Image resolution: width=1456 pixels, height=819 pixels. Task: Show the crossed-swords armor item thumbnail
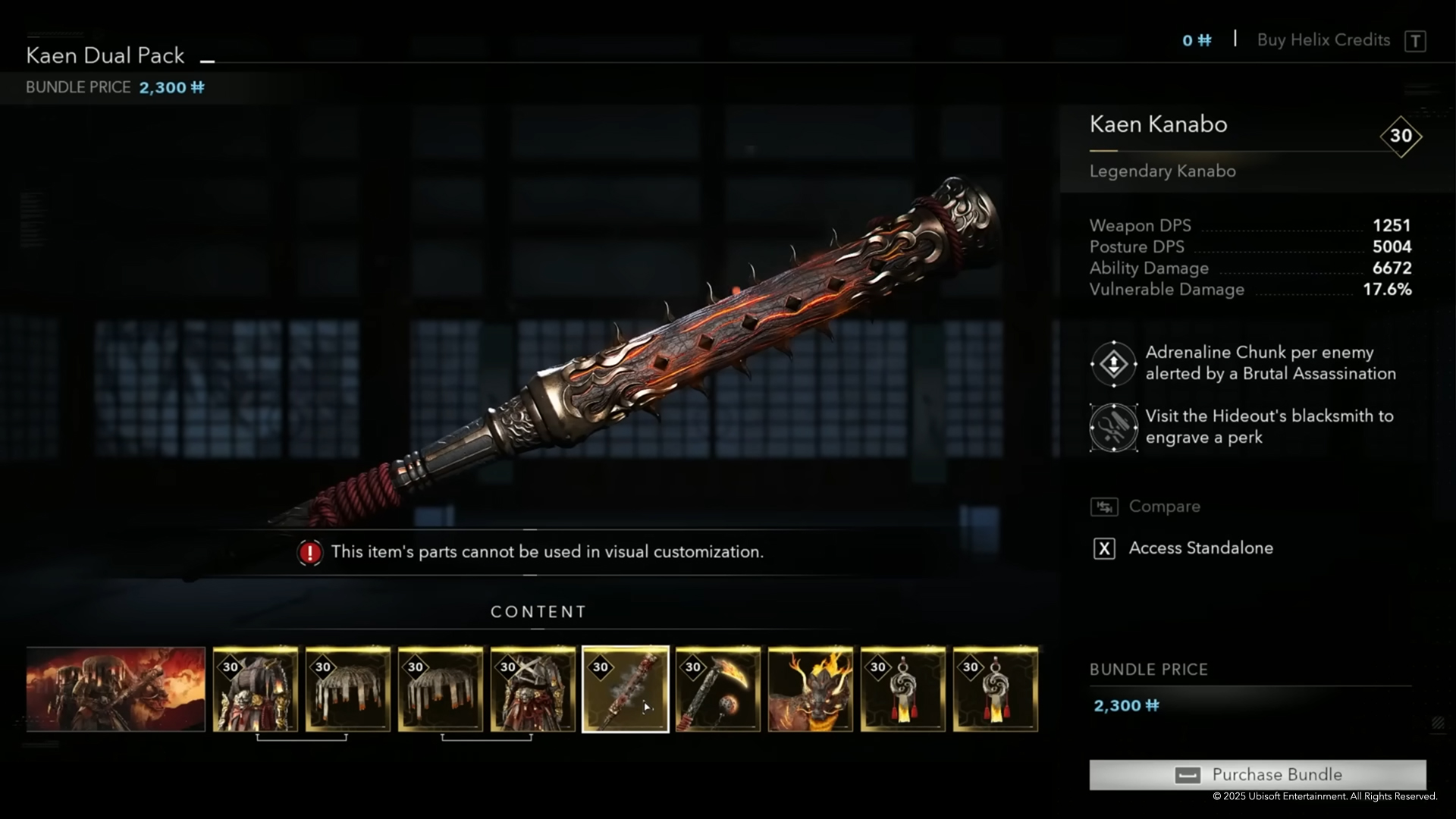tap(533, 689)
